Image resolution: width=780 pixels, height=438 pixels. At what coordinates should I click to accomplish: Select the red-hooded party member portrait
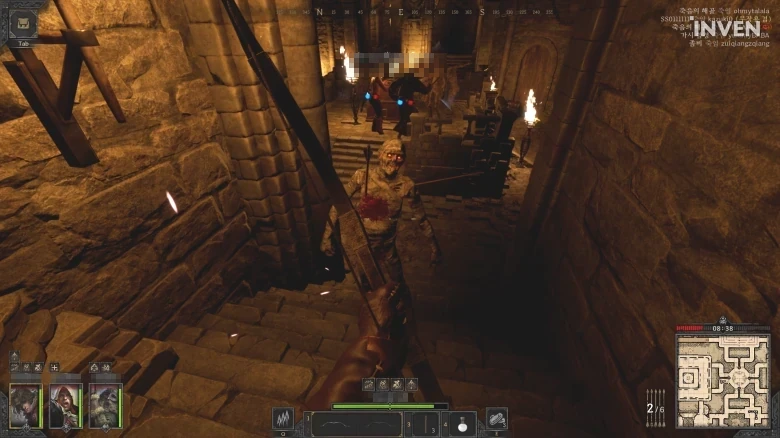point(65,404)
